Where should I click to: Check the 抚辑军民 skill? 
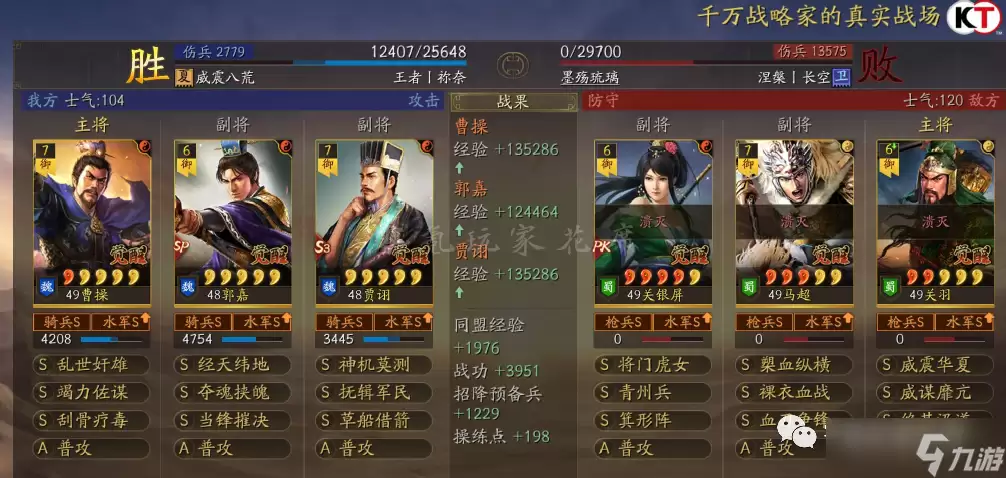point(372,393)
